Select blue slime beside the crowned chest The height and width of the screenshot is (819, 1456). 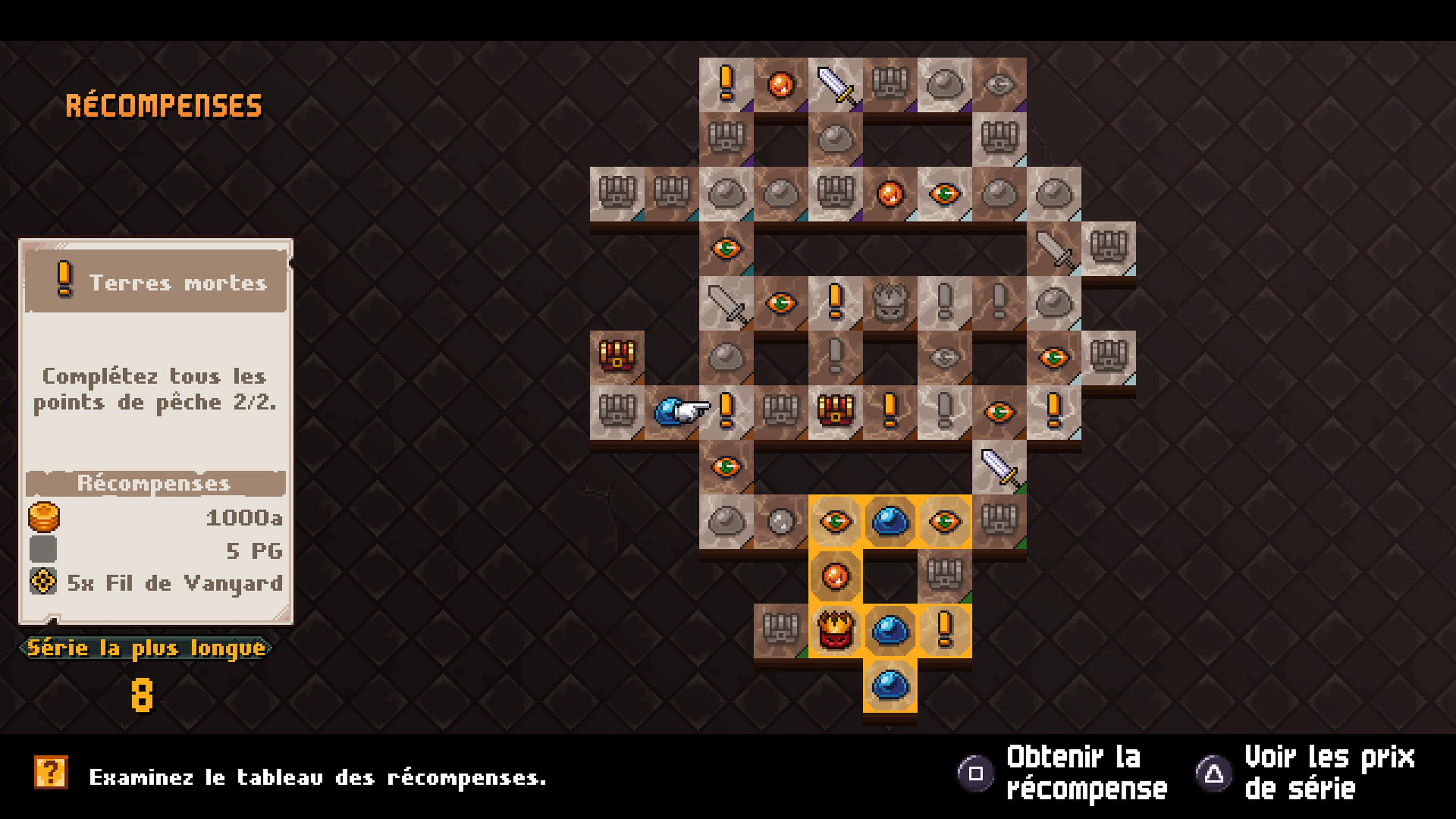coord(890,630)
